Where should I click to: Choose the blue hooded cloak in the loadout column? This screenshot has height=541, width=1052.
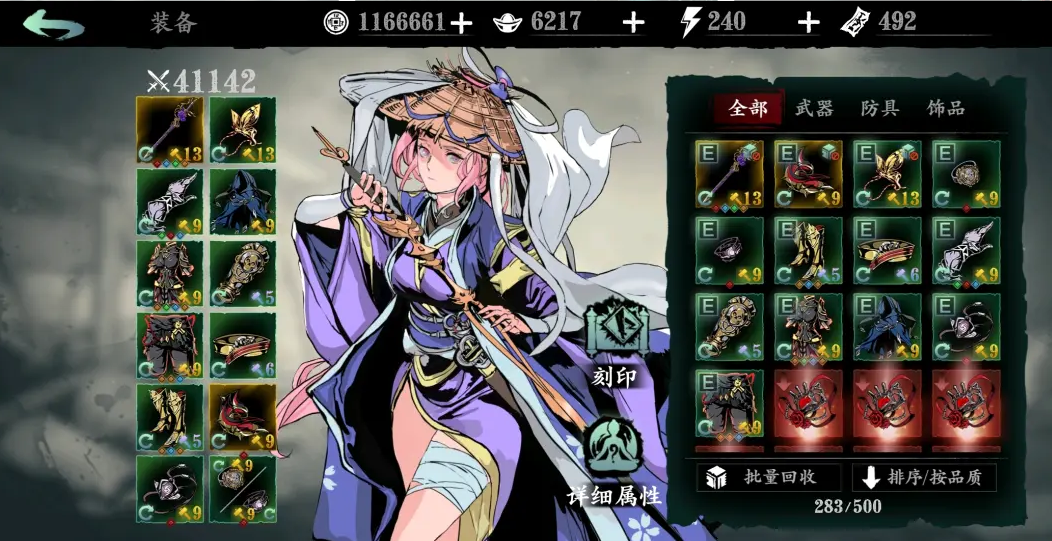coord(243,202)
